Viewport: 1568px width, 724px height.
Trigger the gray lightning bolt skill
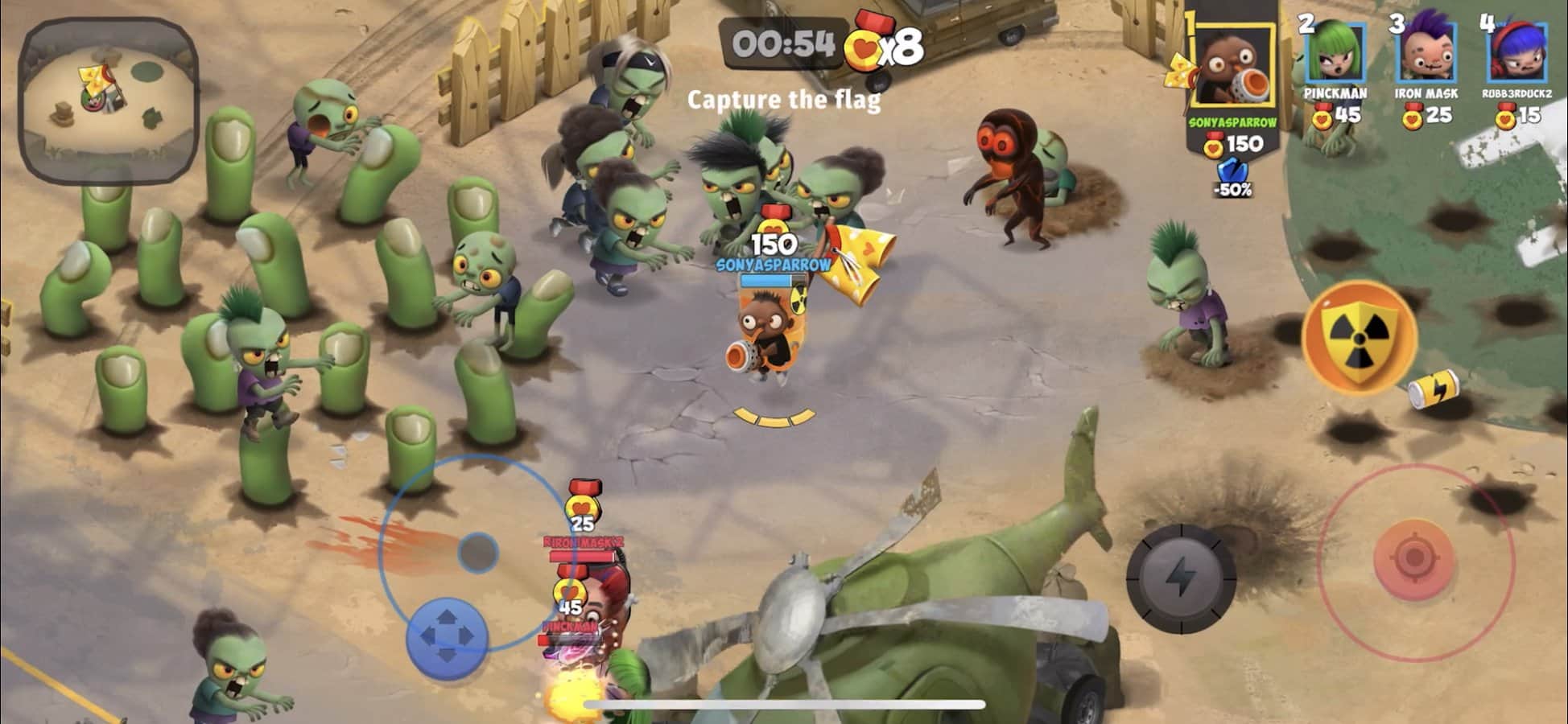[1180, 577]
